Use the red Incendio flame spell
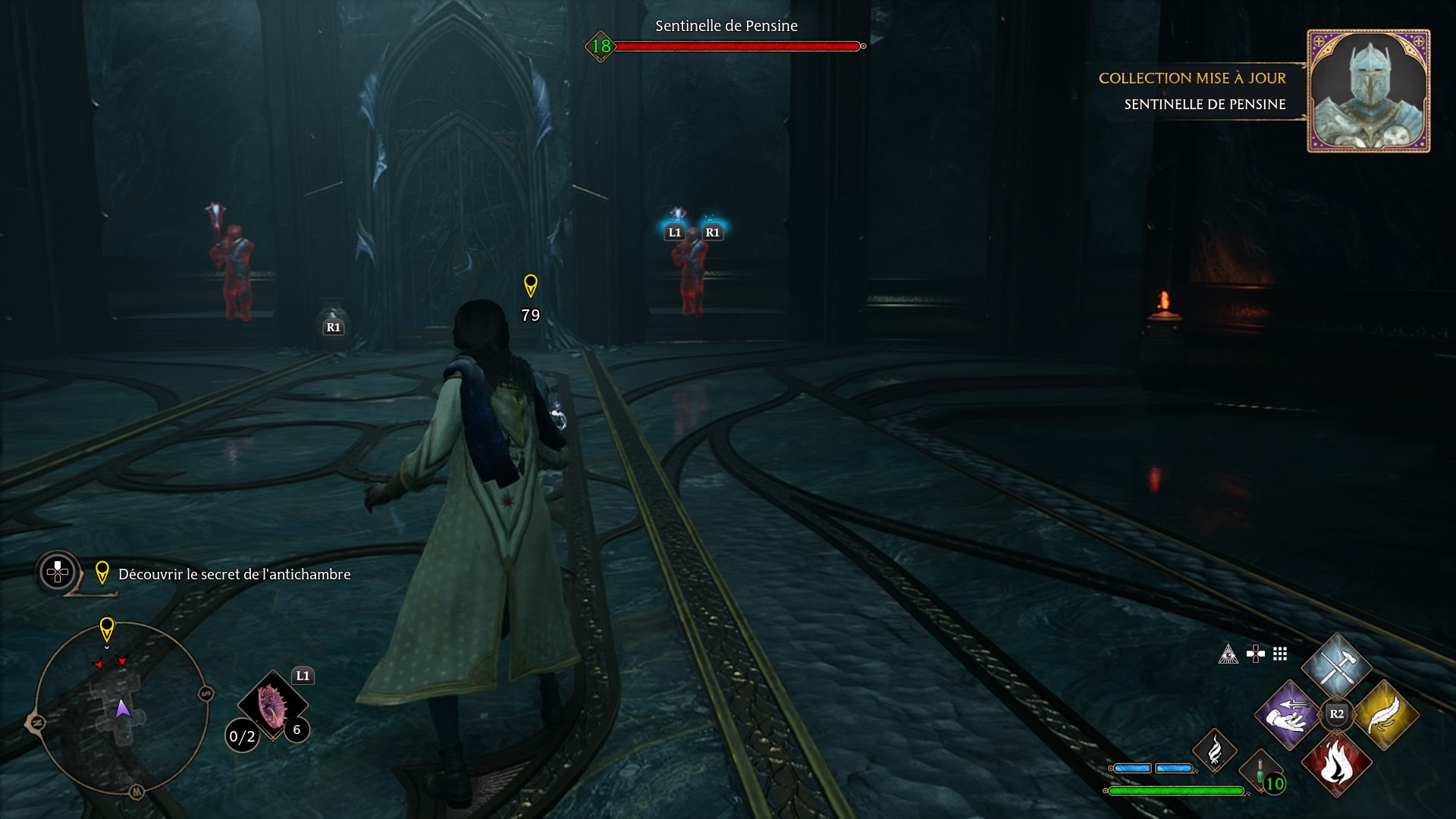The image size is (1456, 819). [1336, 762]
